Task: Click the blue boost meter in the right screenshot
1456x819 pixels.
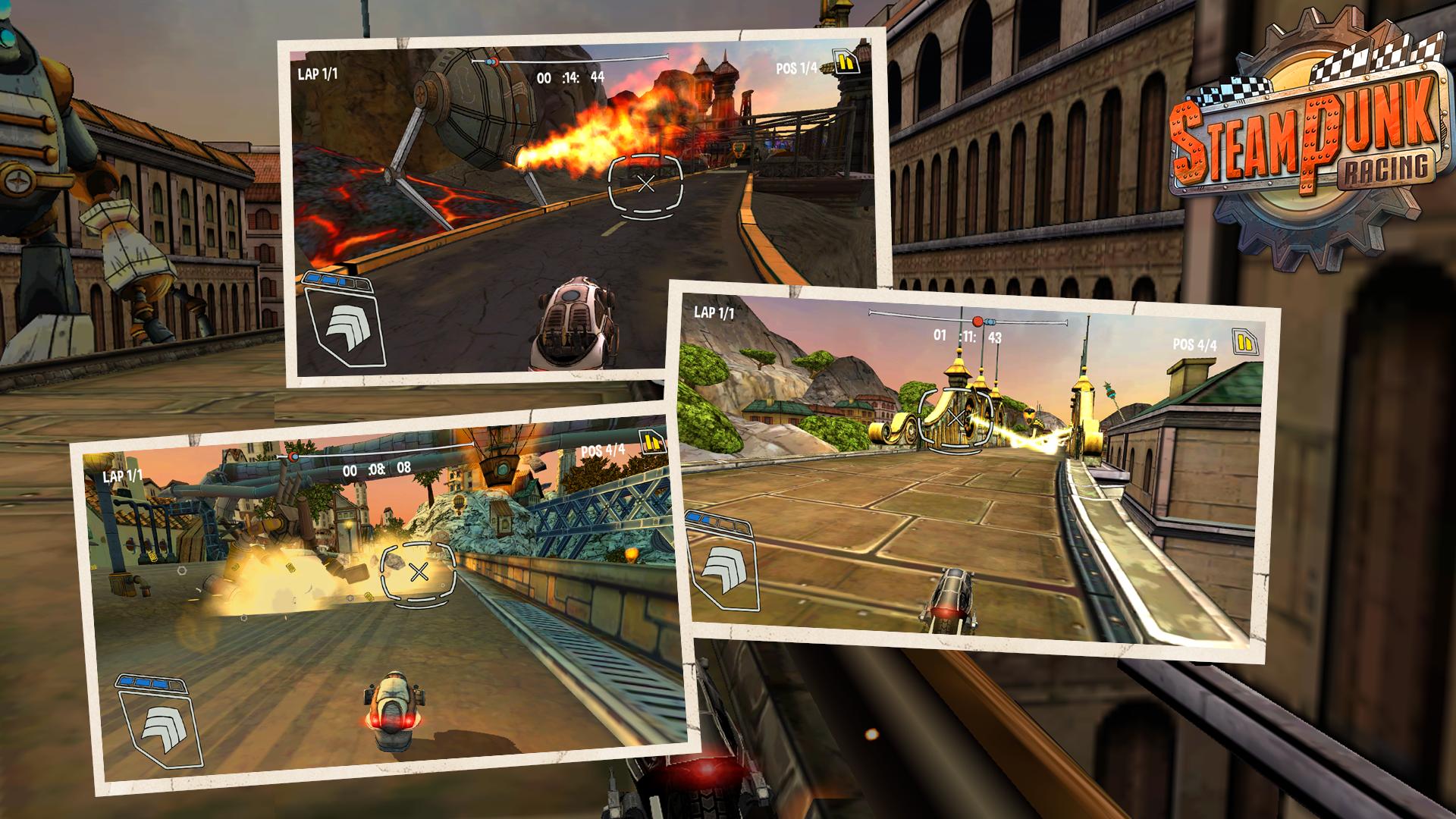Action: pyautogui.click(x=717, y=522)
